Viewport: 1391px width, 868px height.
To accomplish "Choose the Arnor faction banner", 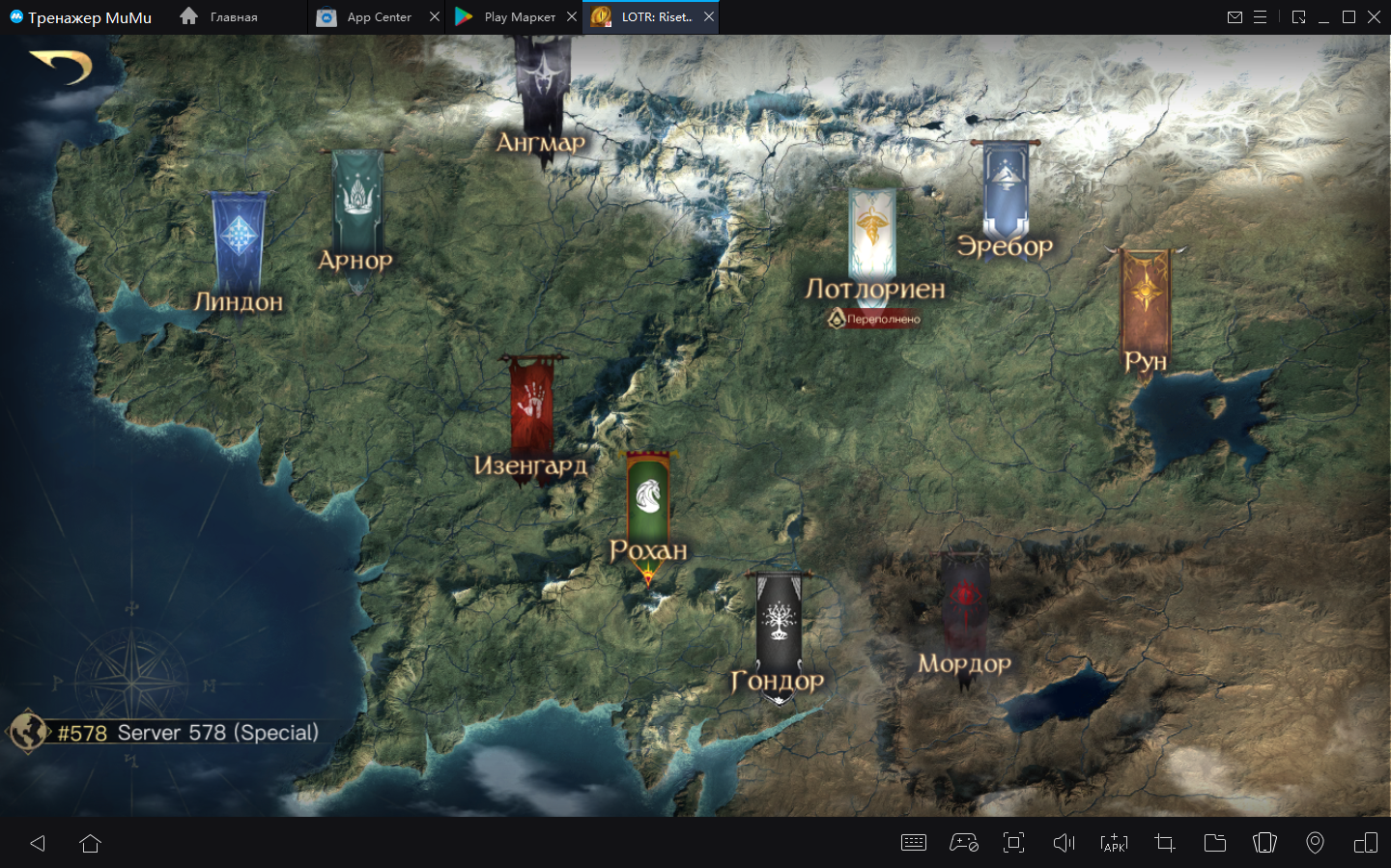I will click(357, 201).
